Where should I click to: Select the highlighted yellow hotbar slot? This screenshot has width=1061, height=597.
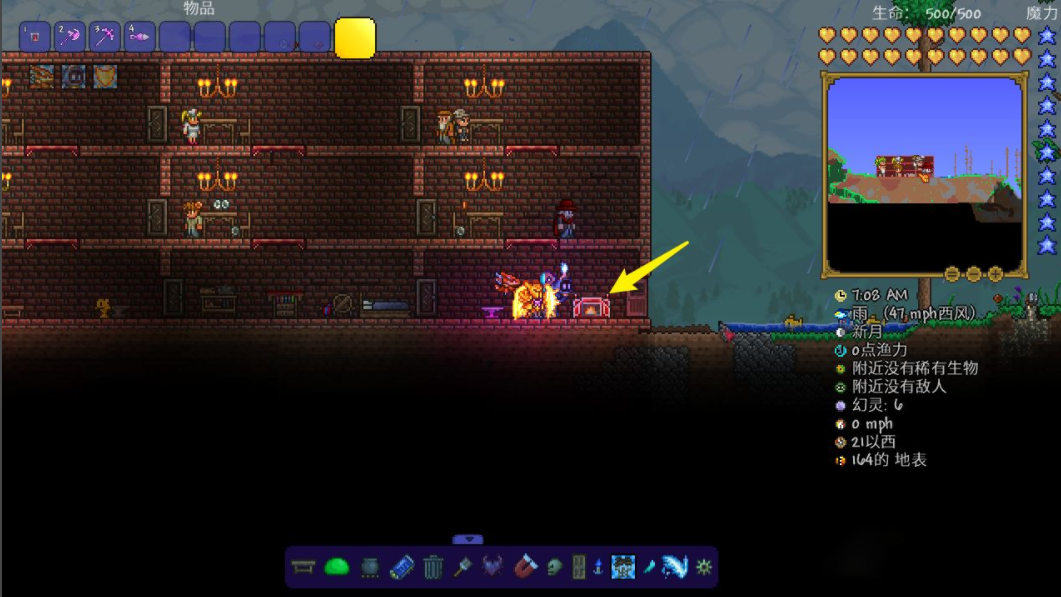pos(355,38)
